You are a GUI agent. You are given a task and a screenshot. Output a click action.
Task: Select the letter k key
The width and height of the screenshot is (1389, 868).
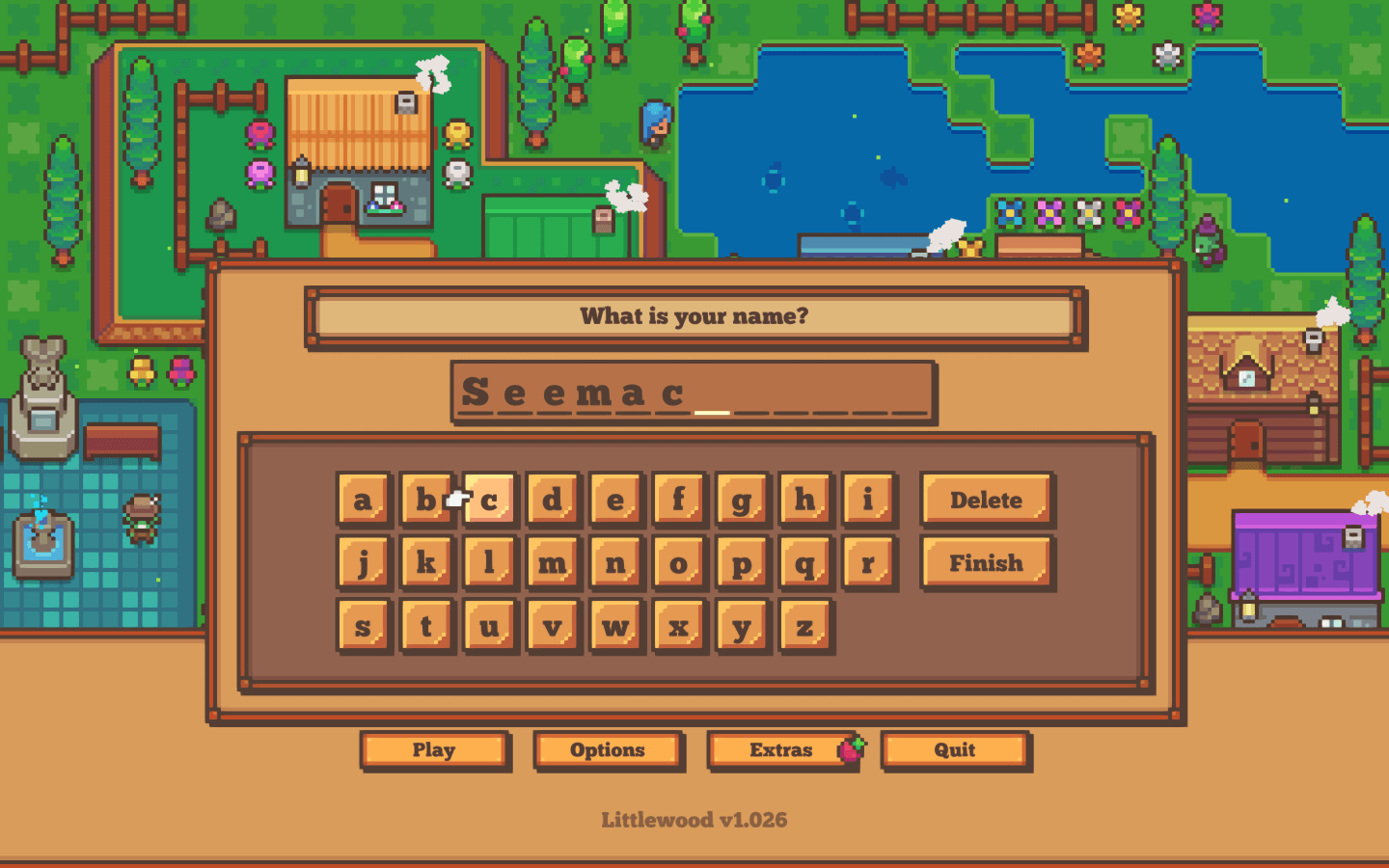point(426,562)
